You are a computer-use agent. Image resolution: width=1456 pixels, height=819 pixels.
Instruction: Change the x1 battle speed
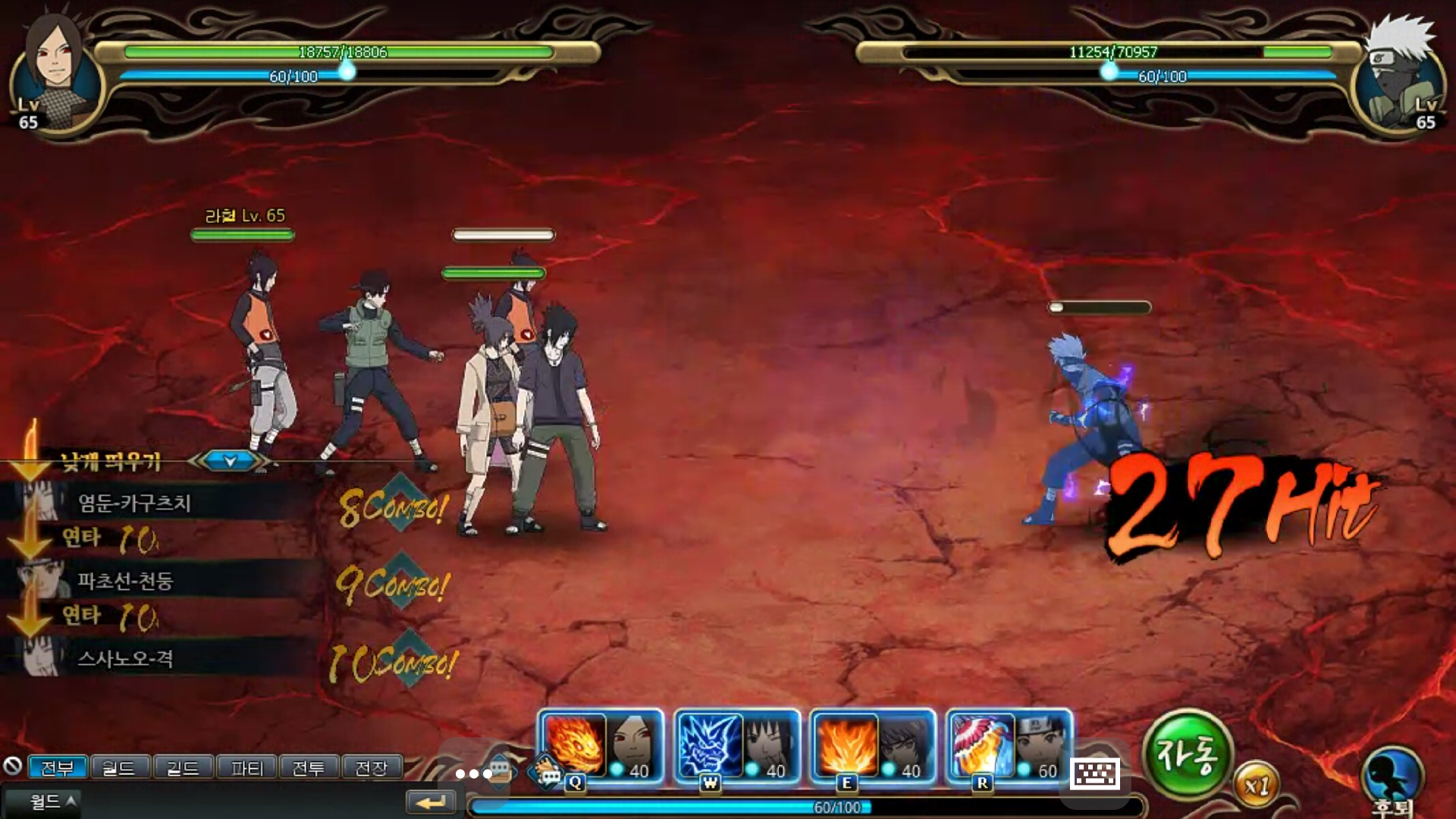click(1257, 786)
